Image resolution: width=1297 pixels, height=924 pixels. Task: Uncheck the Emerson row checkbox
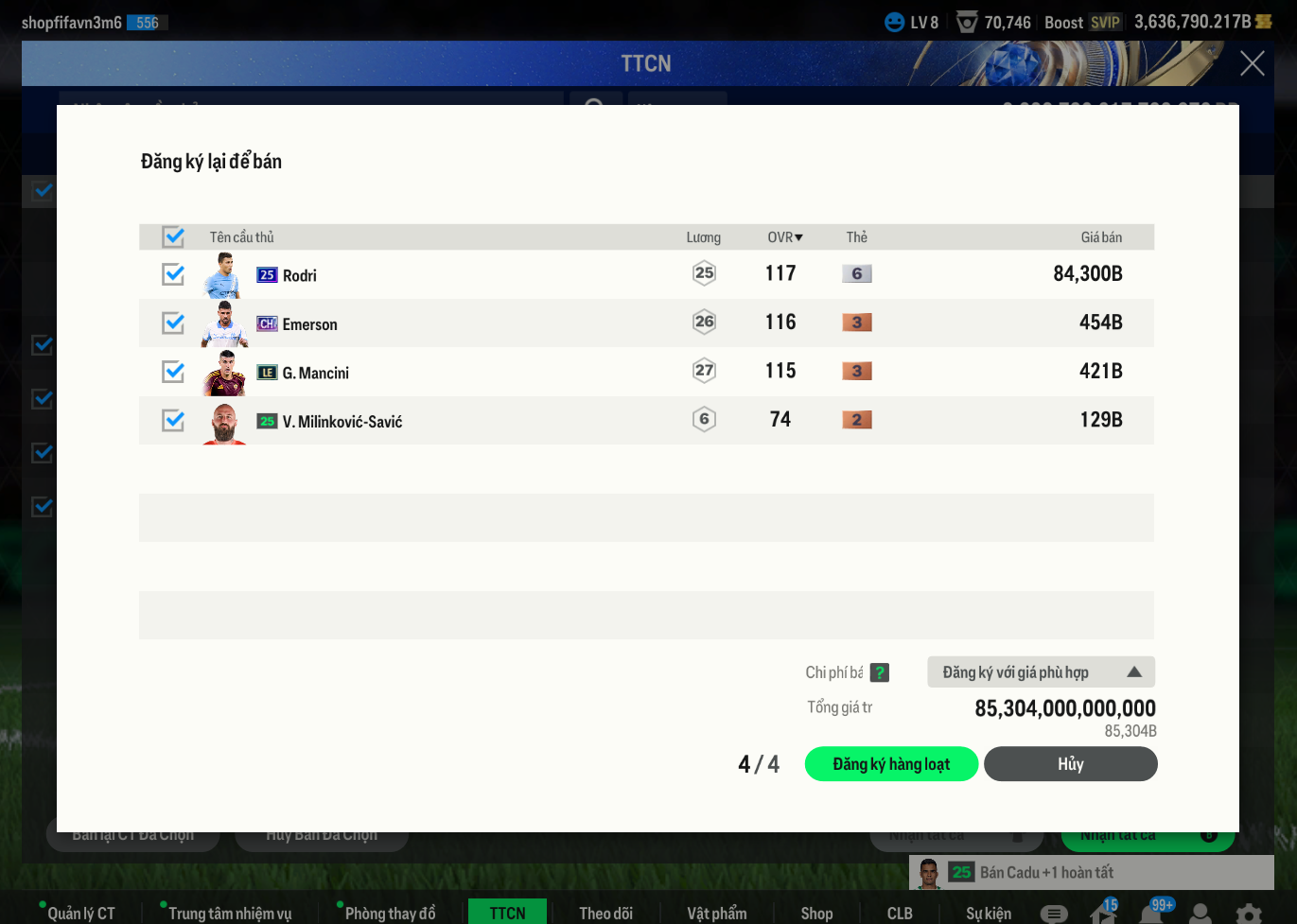[173, 323]
